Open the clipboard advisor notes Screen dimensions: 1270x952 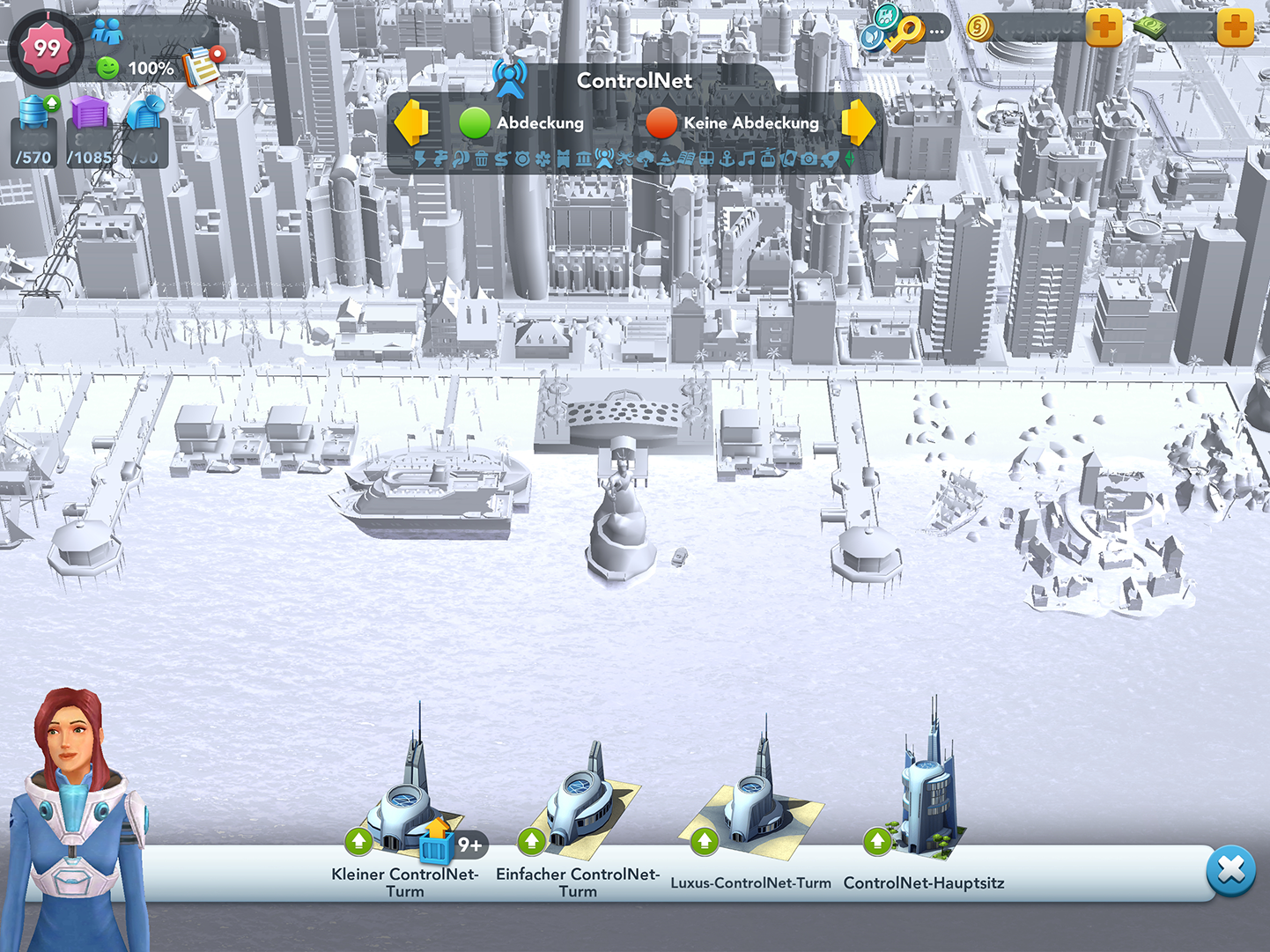(202, 67)
